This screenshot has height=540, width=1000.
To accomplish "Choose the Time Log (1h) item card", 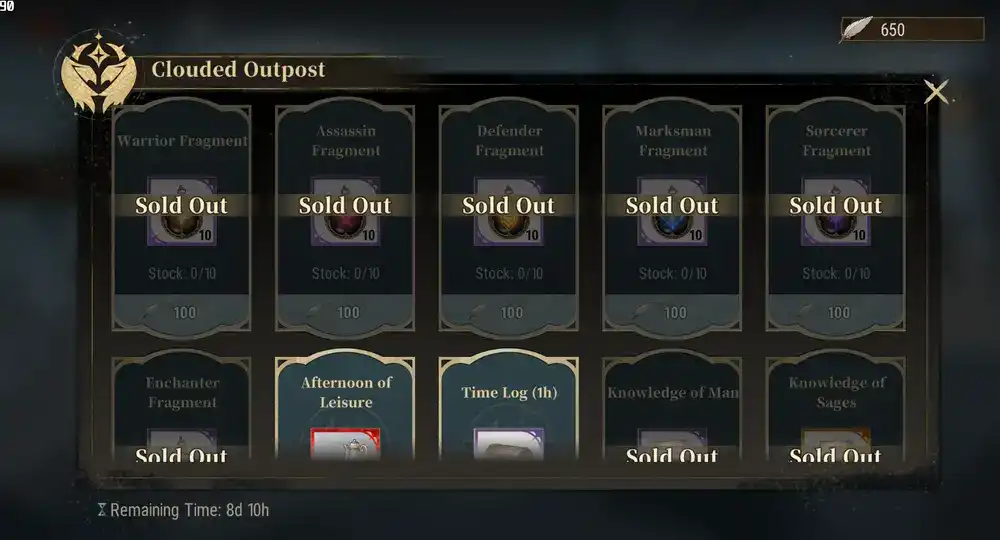I will click(x=509, y=408).
